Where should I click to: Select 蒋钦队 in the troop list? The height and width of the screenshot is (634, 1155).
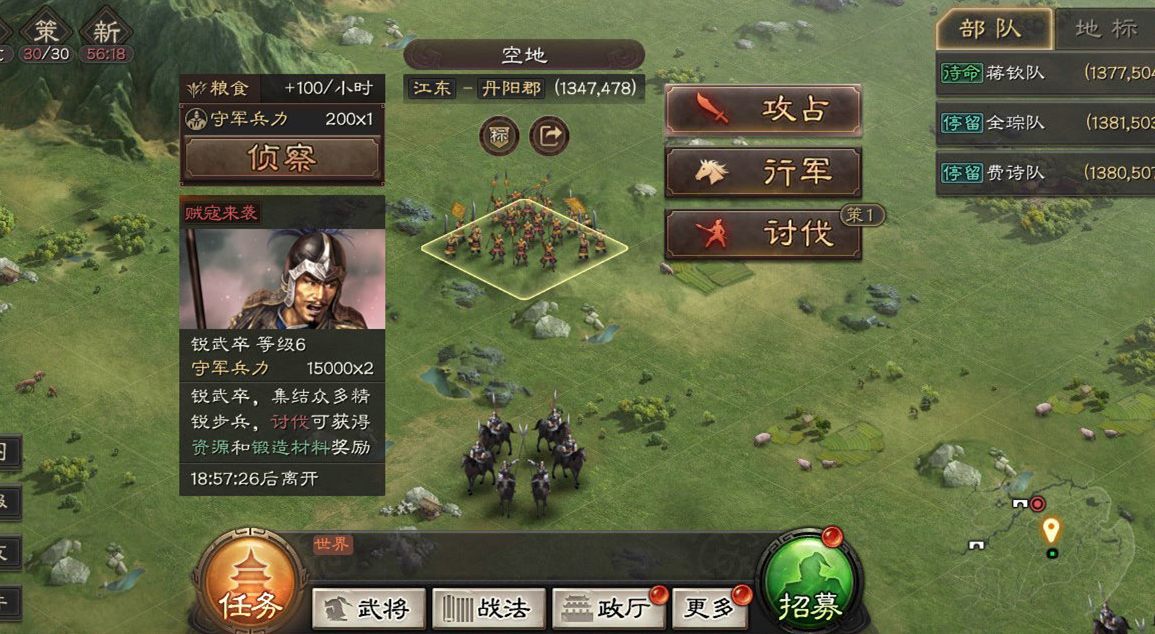(x=1045, y=73)
